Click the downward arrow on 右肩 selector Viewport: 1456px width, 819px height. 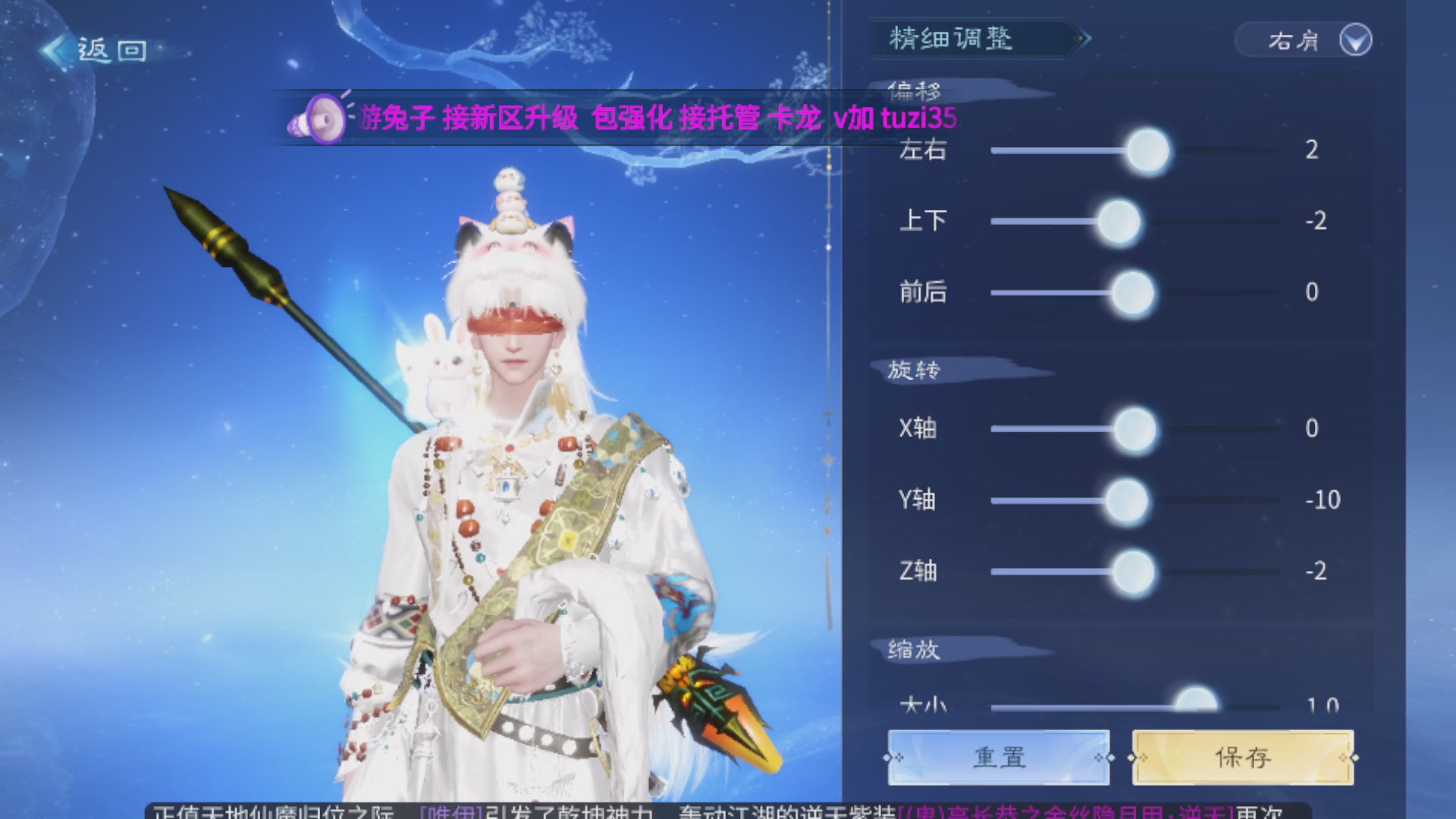pos(1357,40)
